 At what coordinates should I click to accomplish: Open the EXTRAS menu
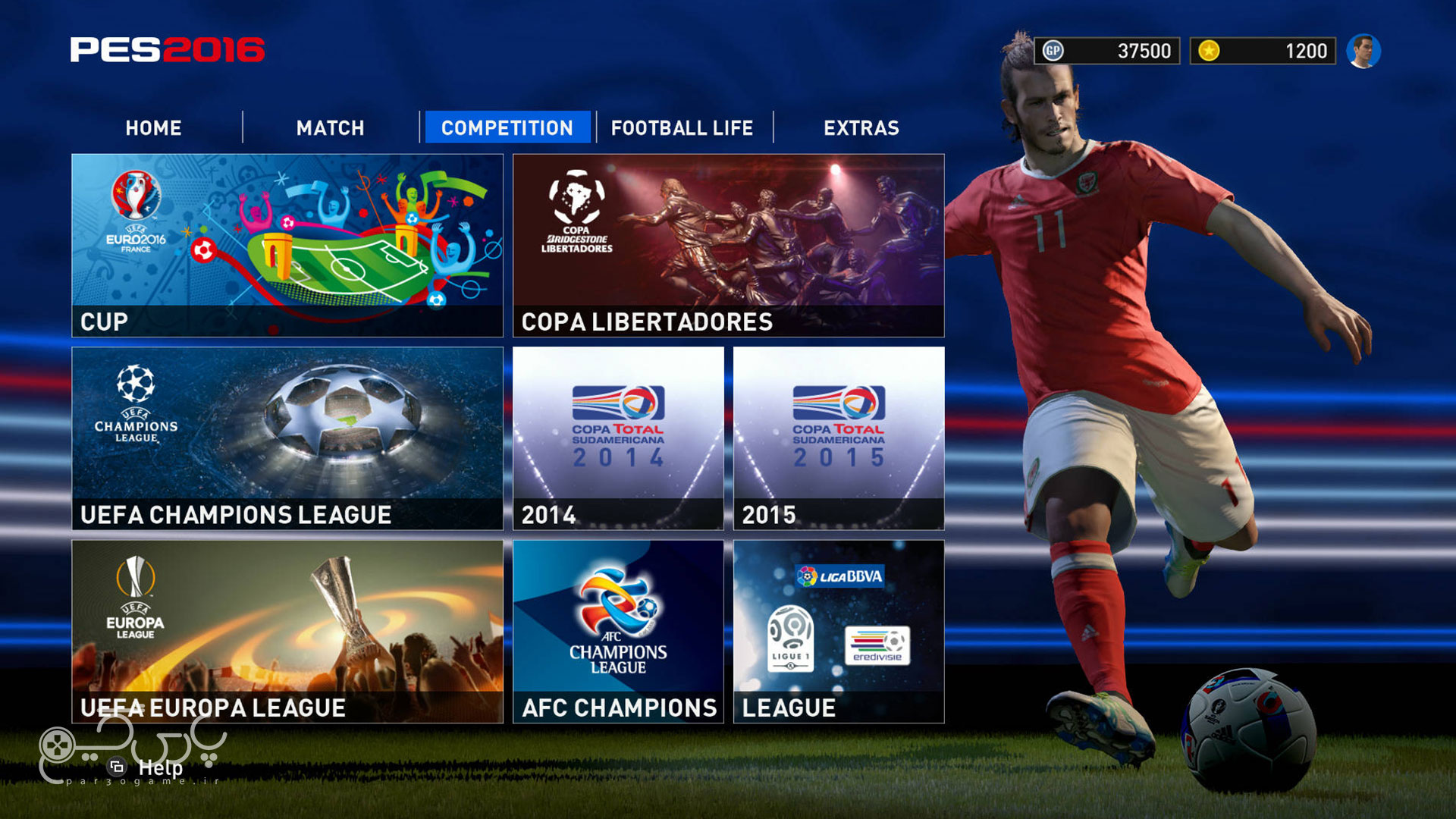point(861,127)
